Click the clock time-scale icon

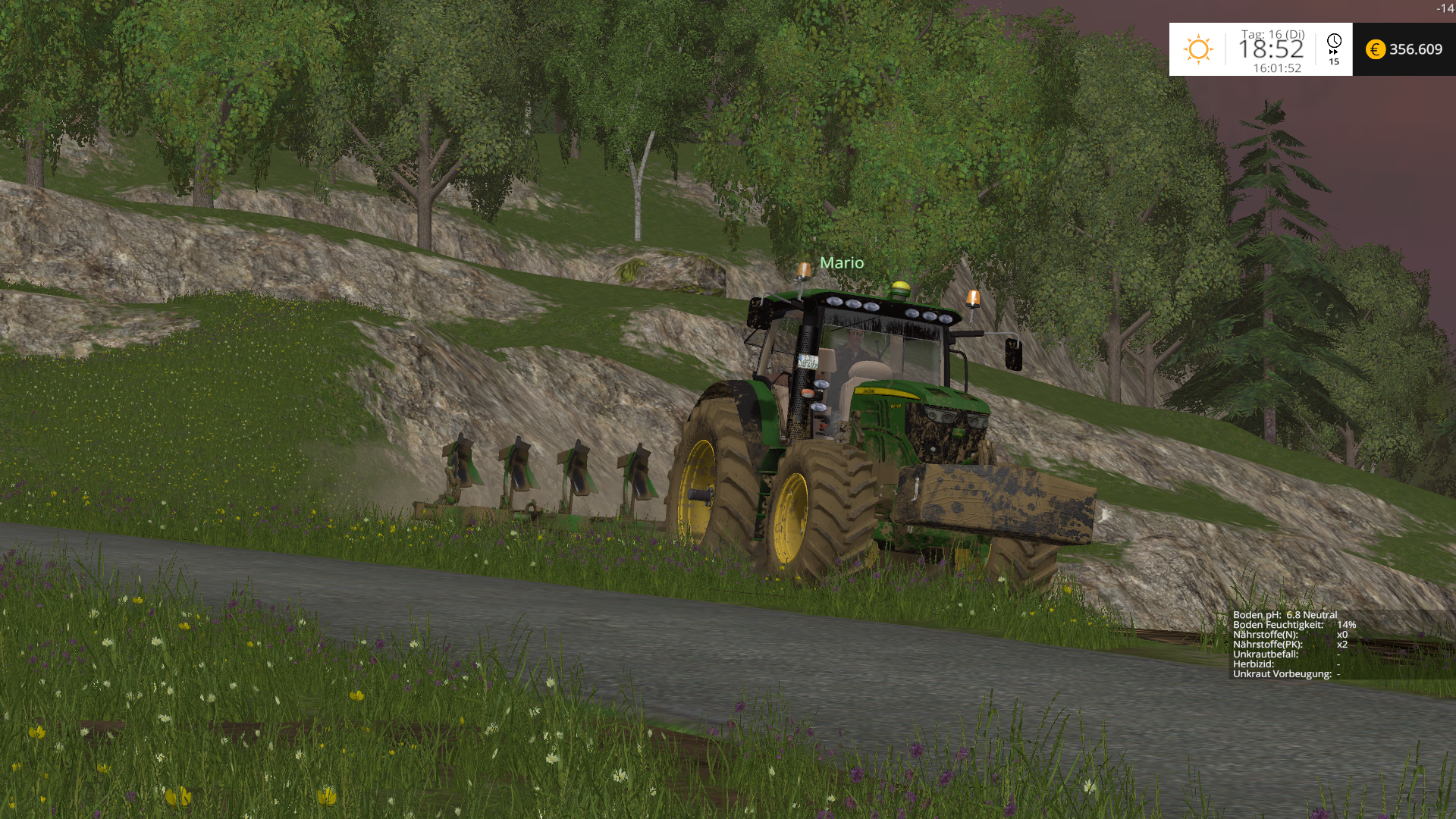(x=1334, y=42)
